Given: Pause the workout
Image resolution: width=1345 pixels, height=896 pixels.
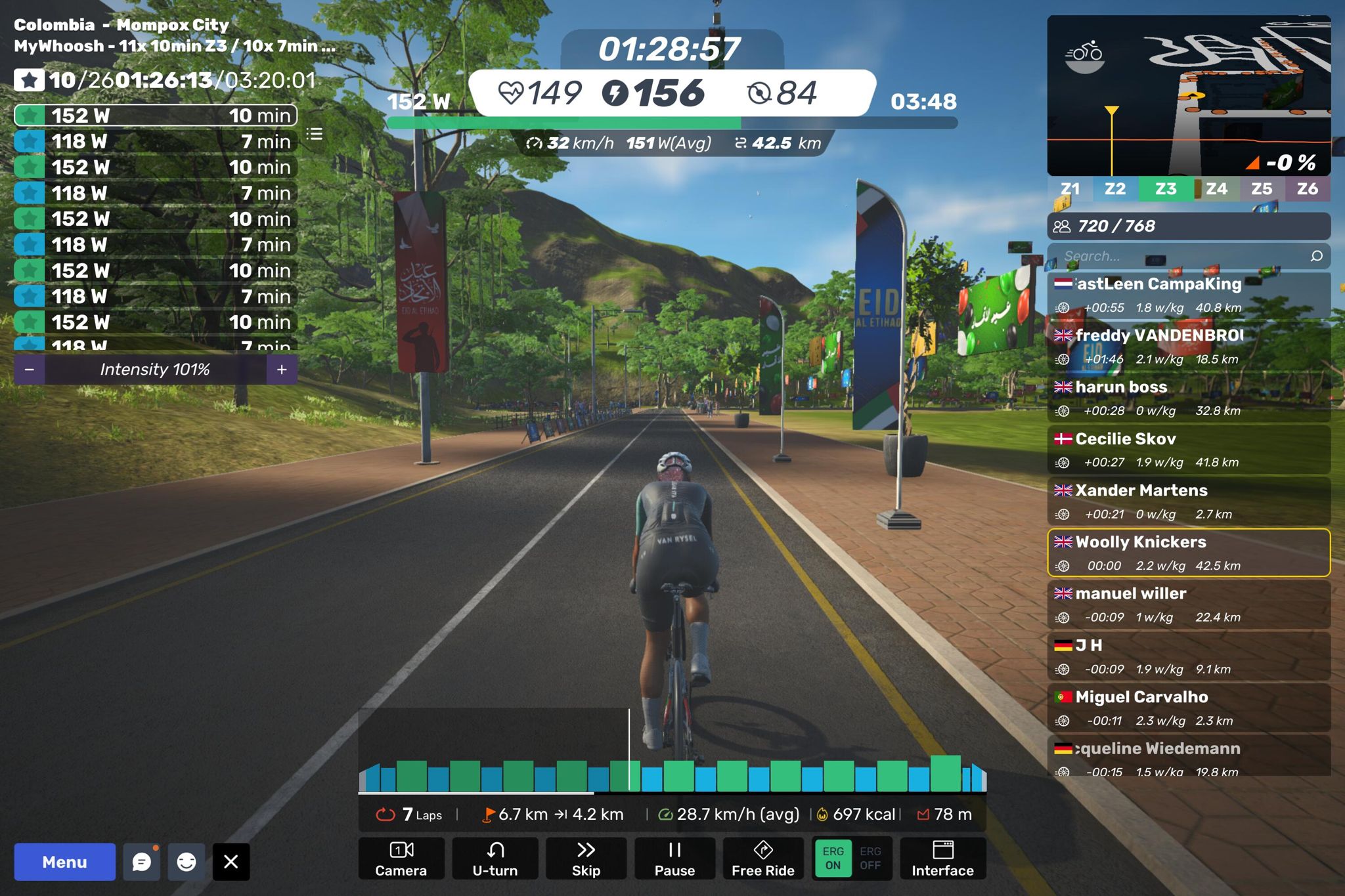Looking at the screenshot, I should [674, 859].
